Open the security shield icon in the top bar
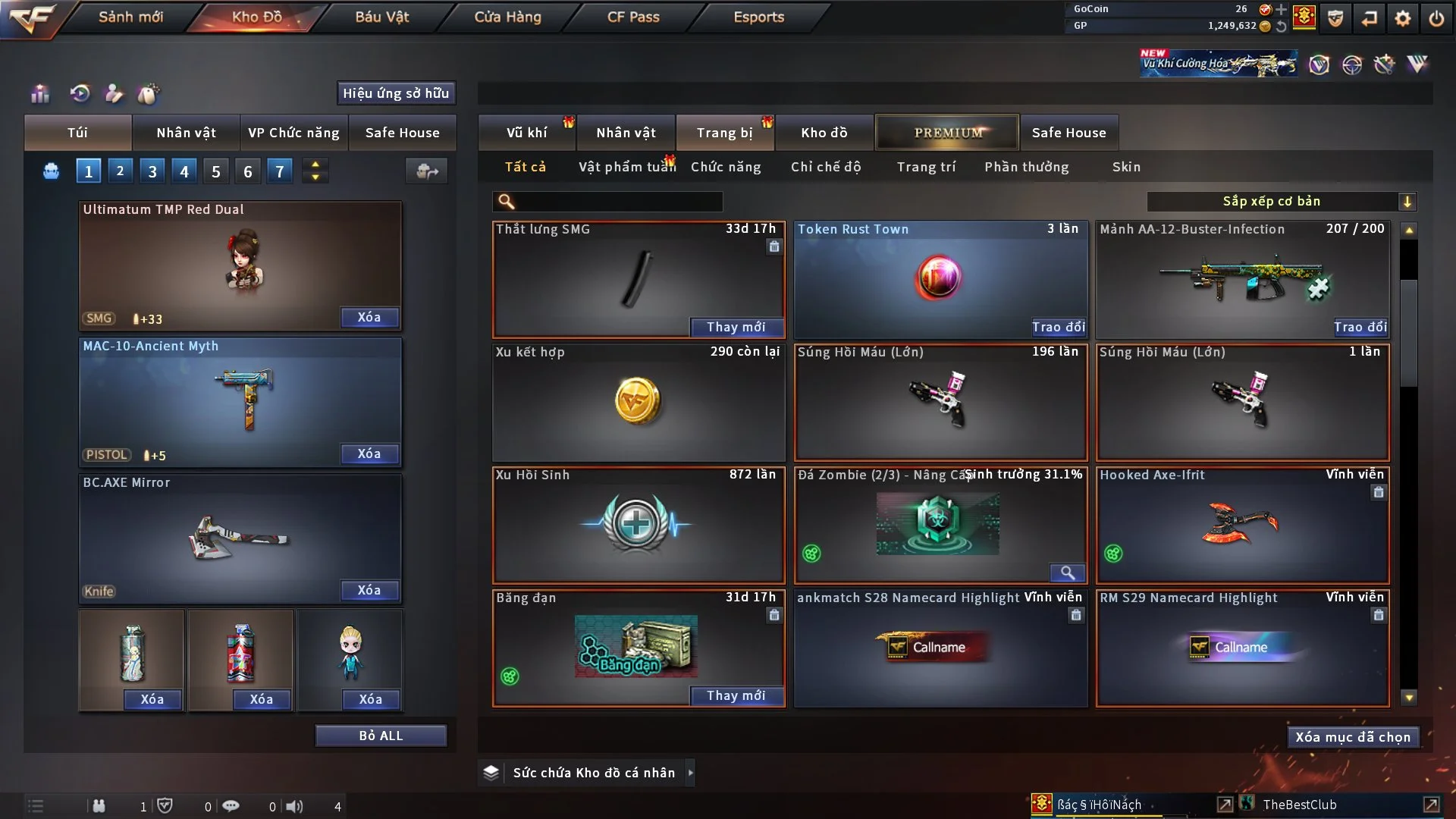Screen dimensions: 1456x819 tap(1335, 19)
